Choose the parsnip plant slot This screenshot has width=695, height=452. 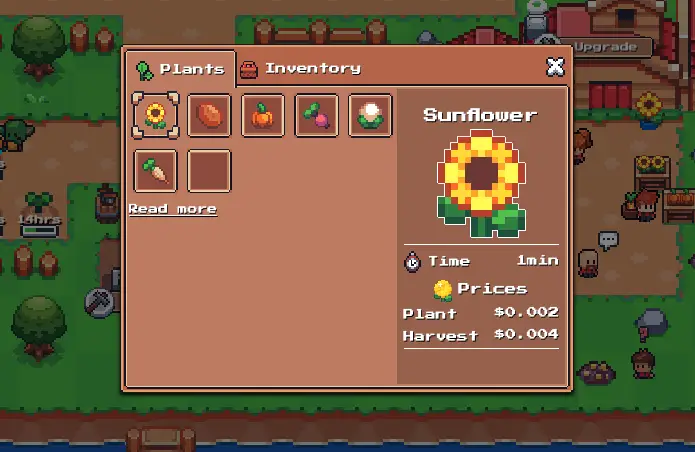tap(156, 171)
